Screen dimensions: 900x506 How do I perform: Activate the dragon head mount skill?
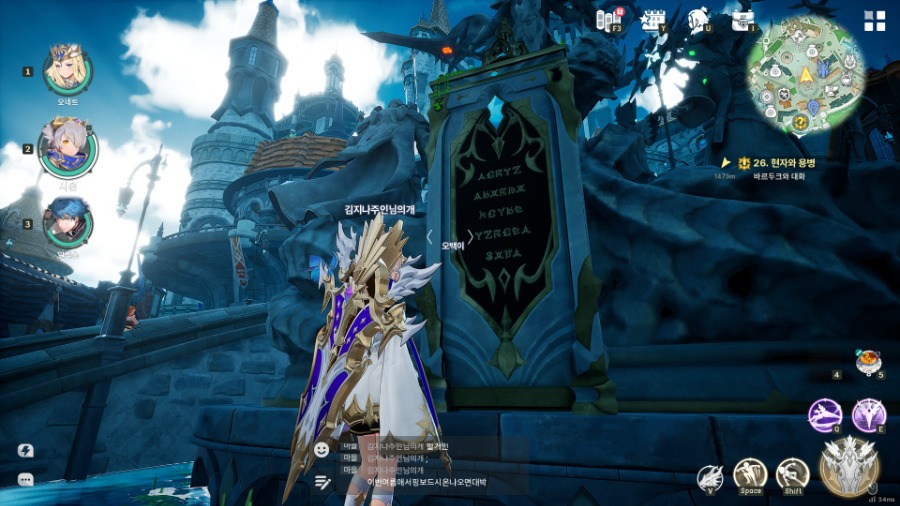[x=711, y=477]
